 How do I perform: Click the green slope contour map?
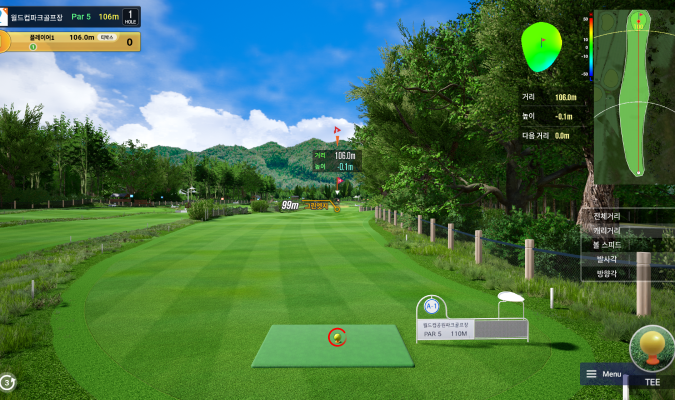541,46
